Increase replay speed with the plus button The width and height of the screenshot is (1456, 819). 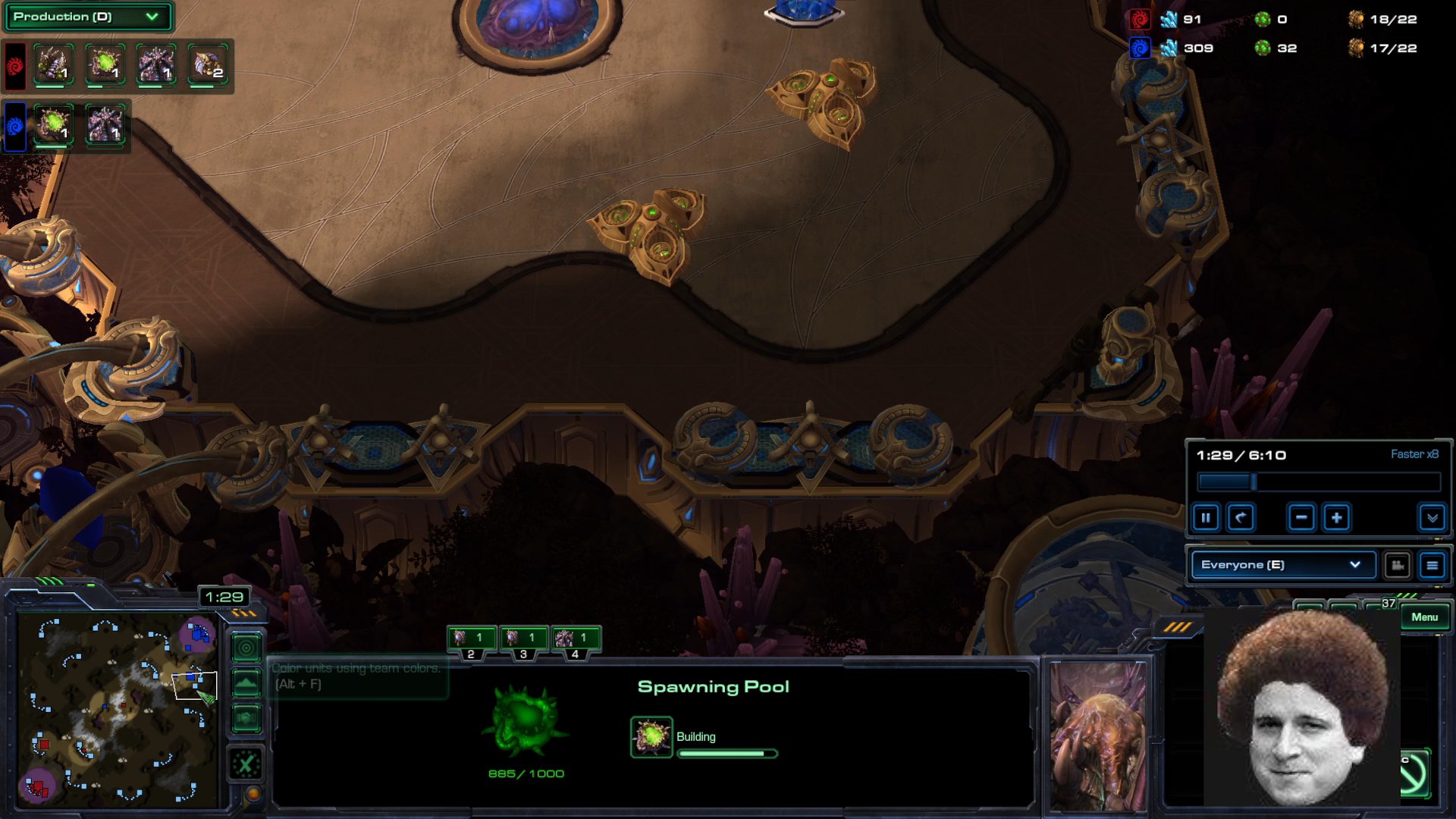click(x=1338, y=518)
